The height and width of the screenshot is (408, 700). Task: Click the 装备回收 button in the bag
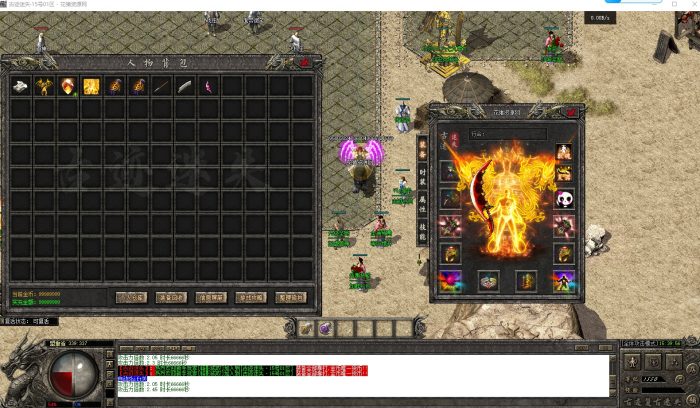point(171,297)
